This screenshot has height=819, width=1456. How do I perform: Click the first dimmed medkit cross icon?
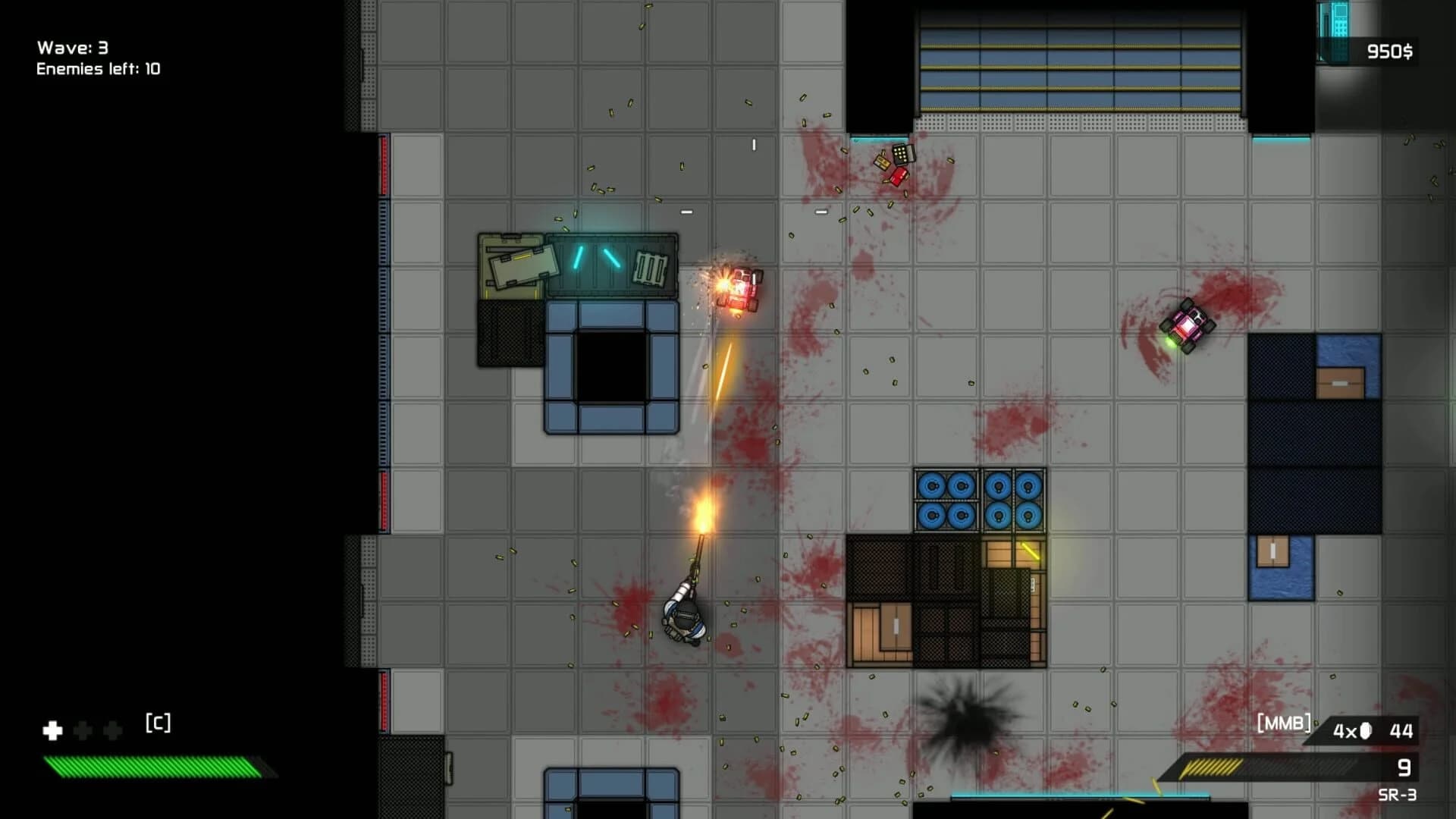tap(83, 730)
